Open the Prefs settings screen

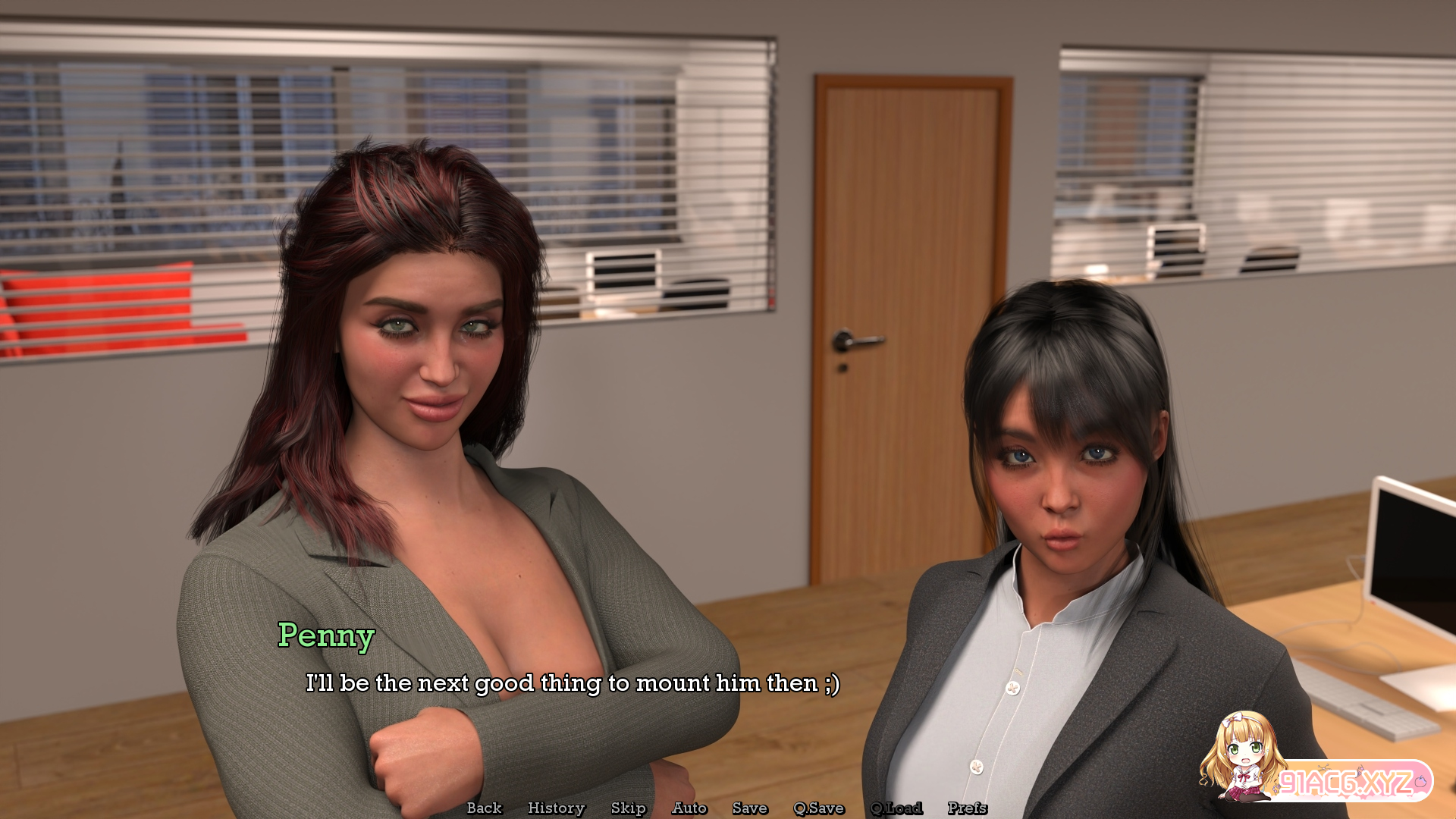pyautogui.click(x=967, y=808)
